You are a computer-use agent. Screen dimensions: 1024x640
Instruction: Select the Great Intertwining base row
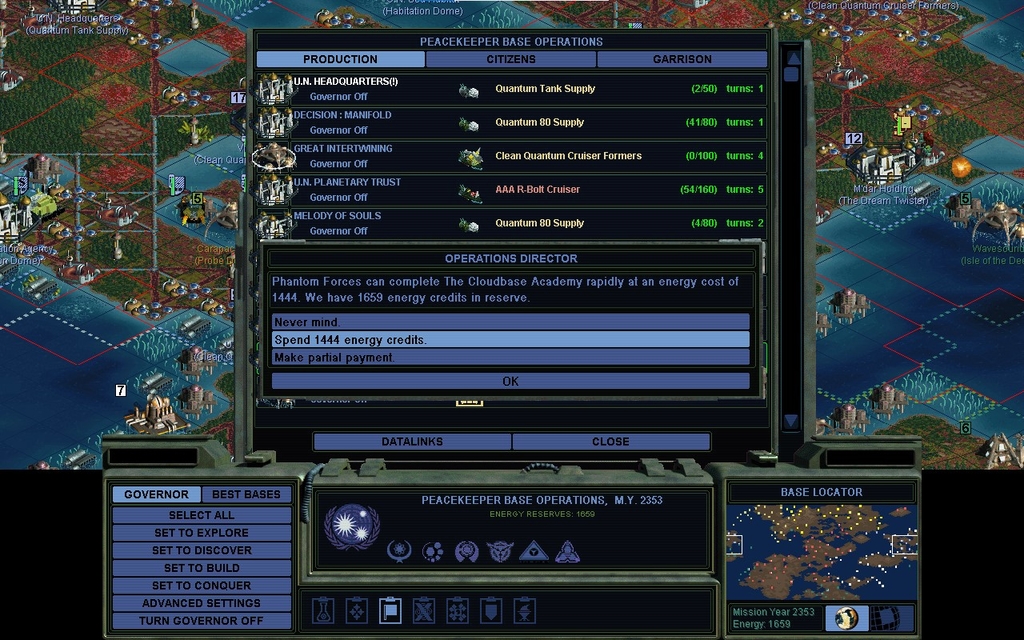click(x=510, y=156)
